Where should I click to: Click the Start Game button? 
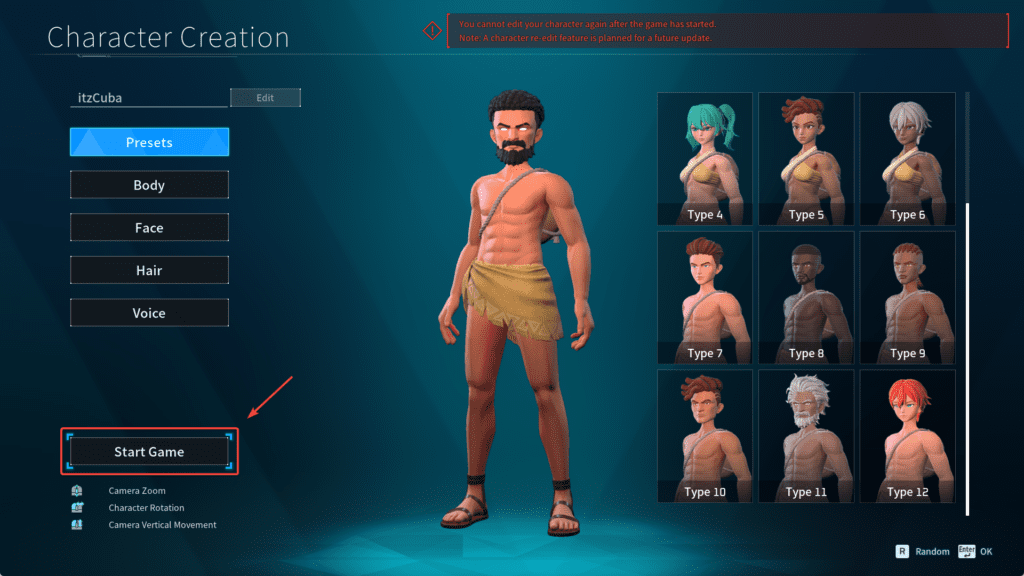149,452
